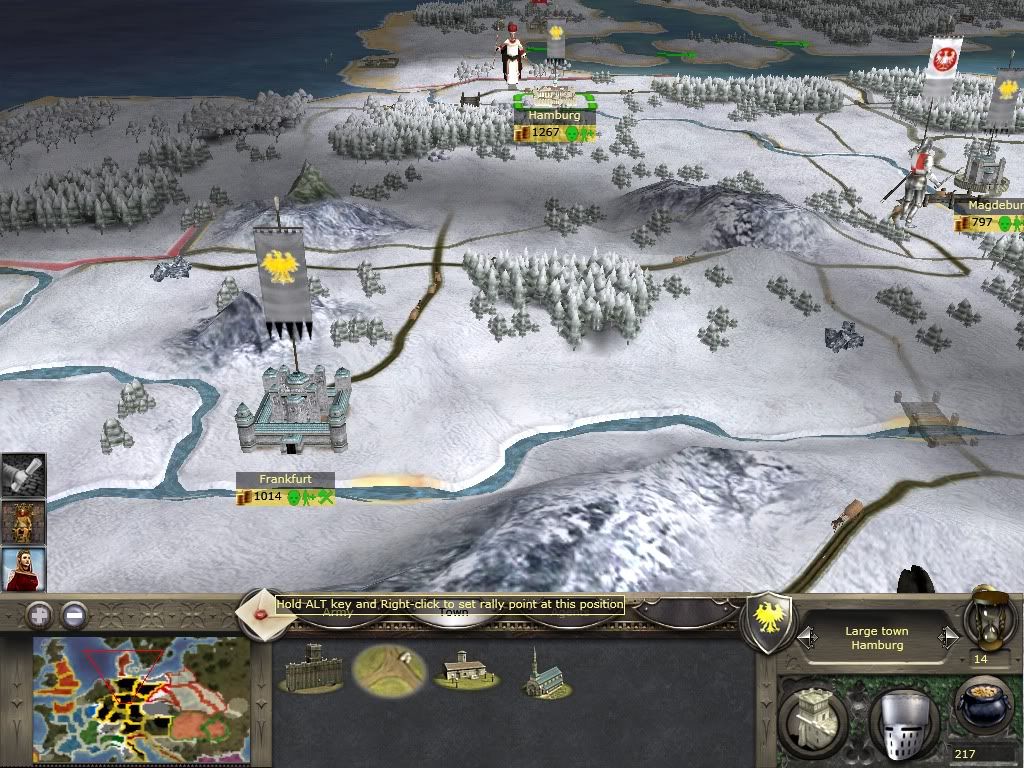Switch to the Town tab
The width and height of the screenshot is (1024, 768).
(x=455, y=613)
